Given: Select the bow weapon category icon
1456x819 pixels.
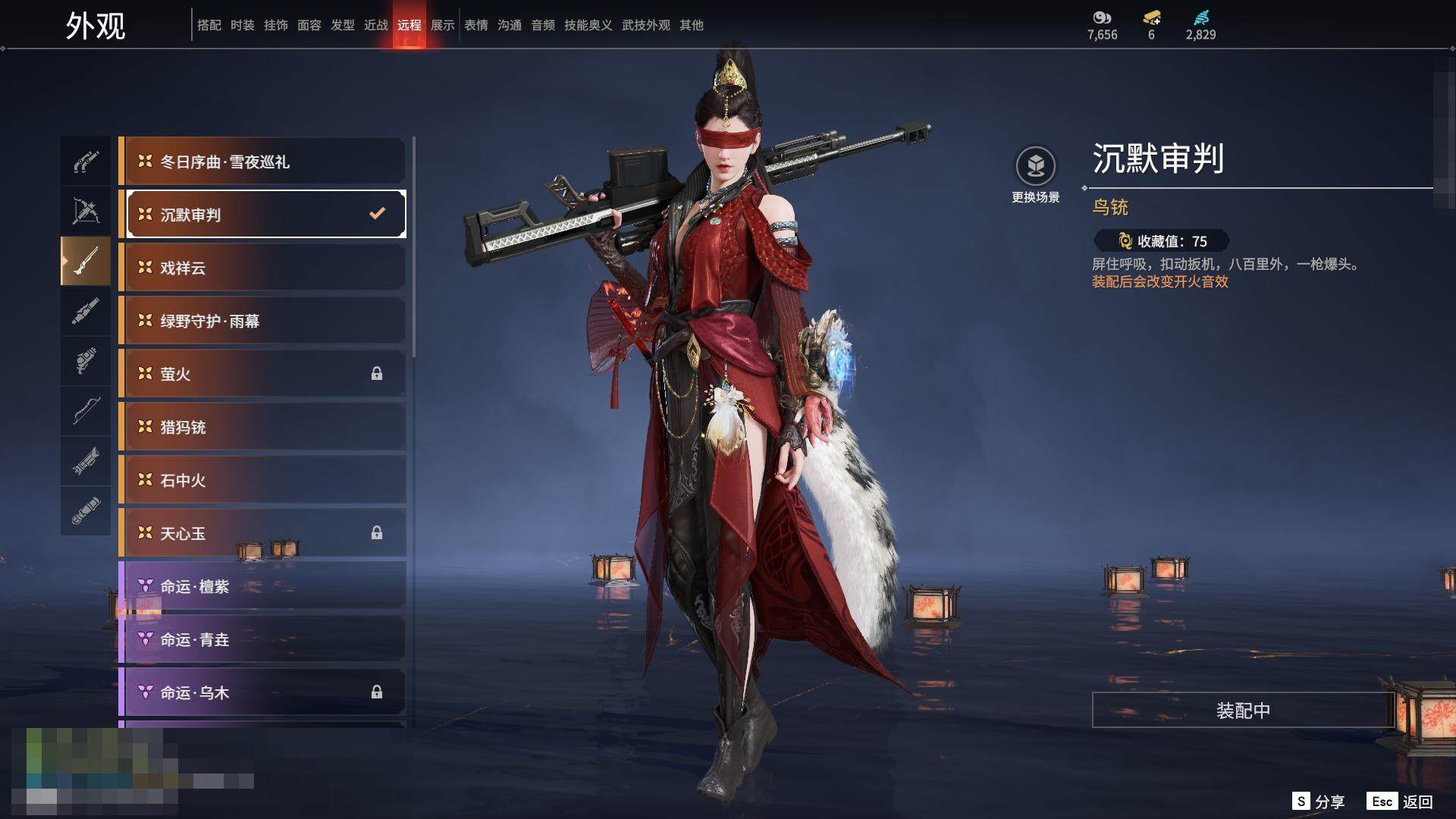Looking at the screenshot, I should click(x=86, y=410).
